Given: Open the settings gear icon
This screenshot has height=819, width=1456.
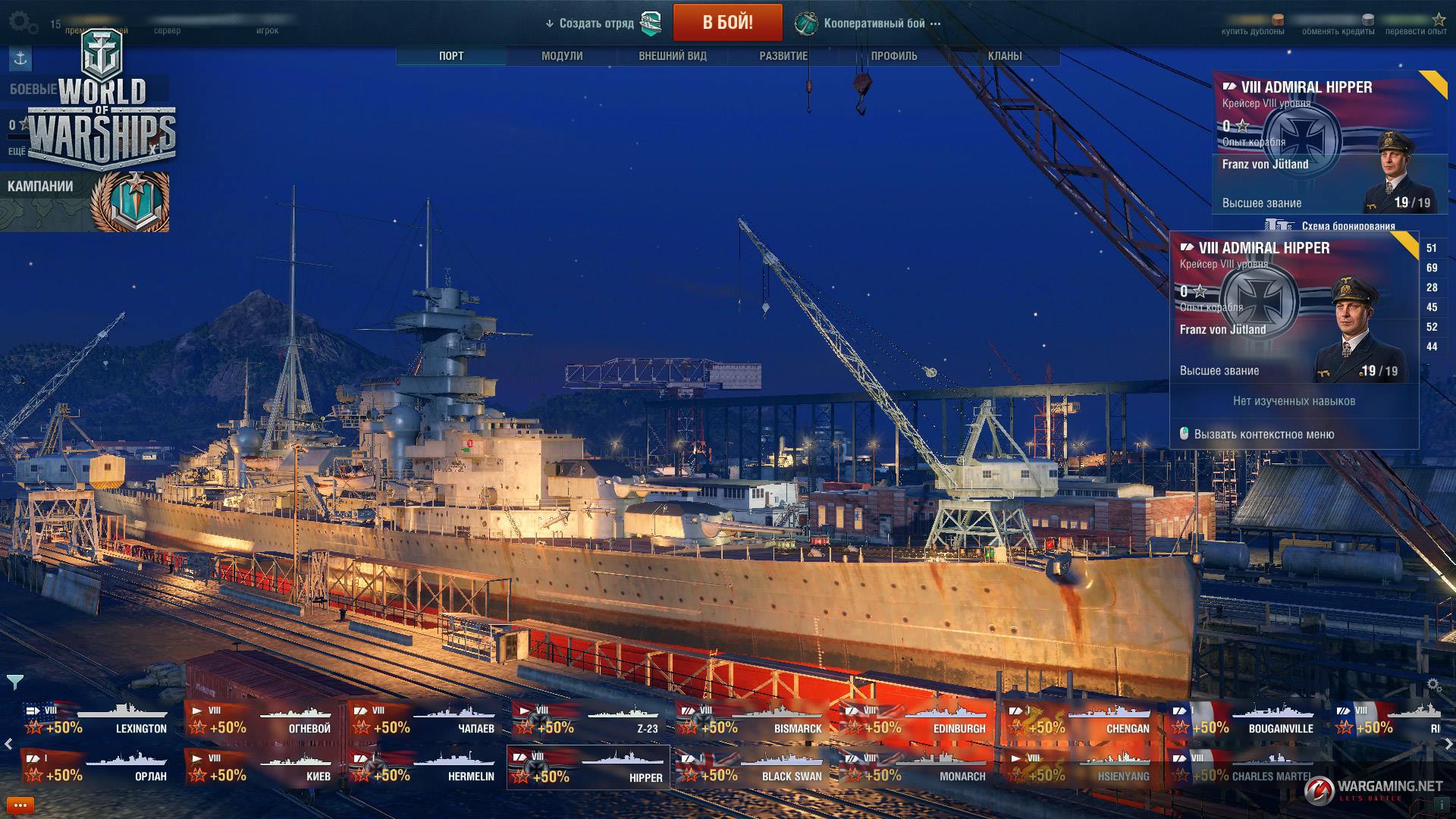Looking at the screenshot, I should pyautogui.click(x=20, y=22).
